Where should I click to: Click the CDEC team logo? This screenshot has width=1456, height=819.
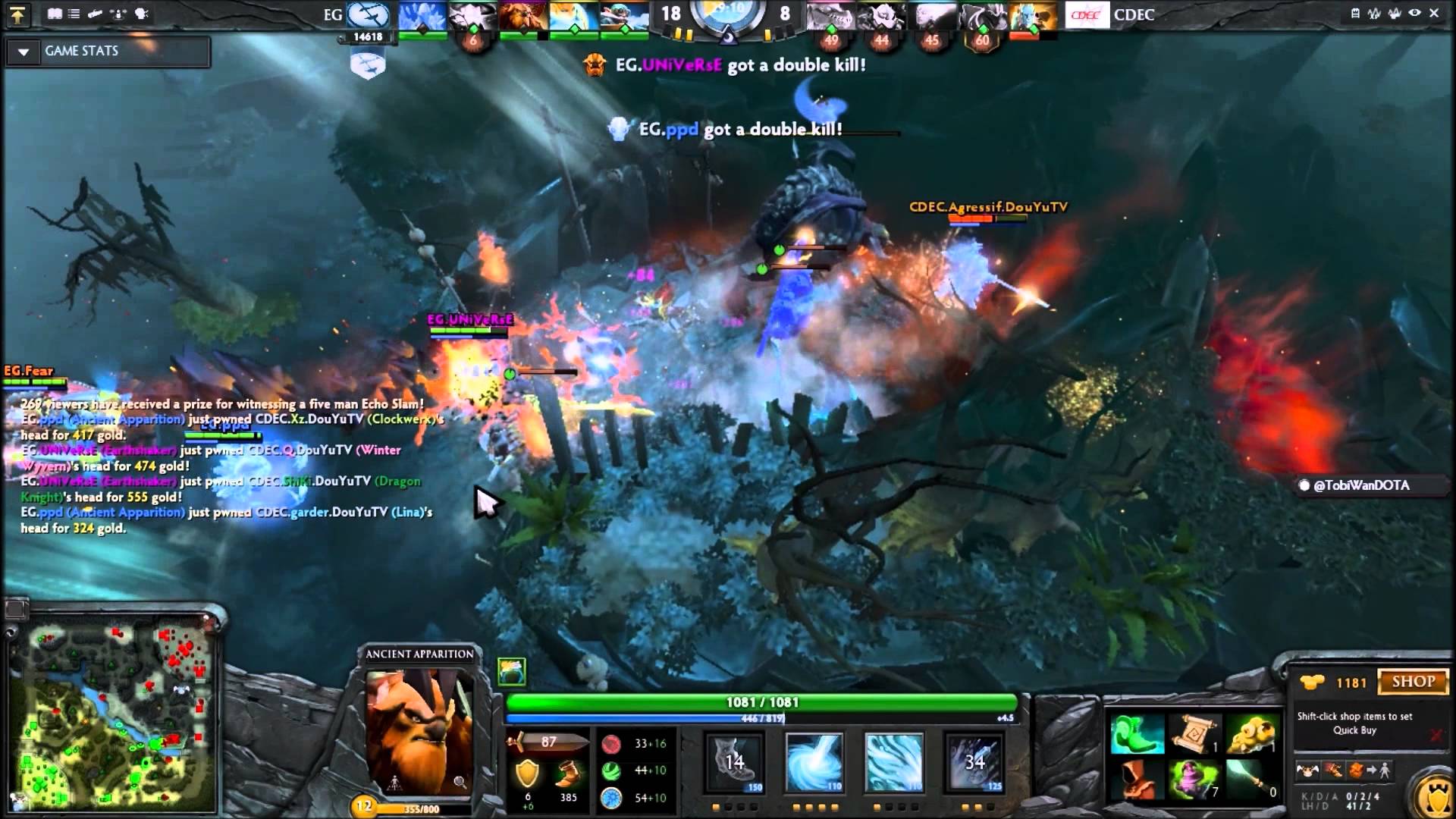pos(1086,14)
